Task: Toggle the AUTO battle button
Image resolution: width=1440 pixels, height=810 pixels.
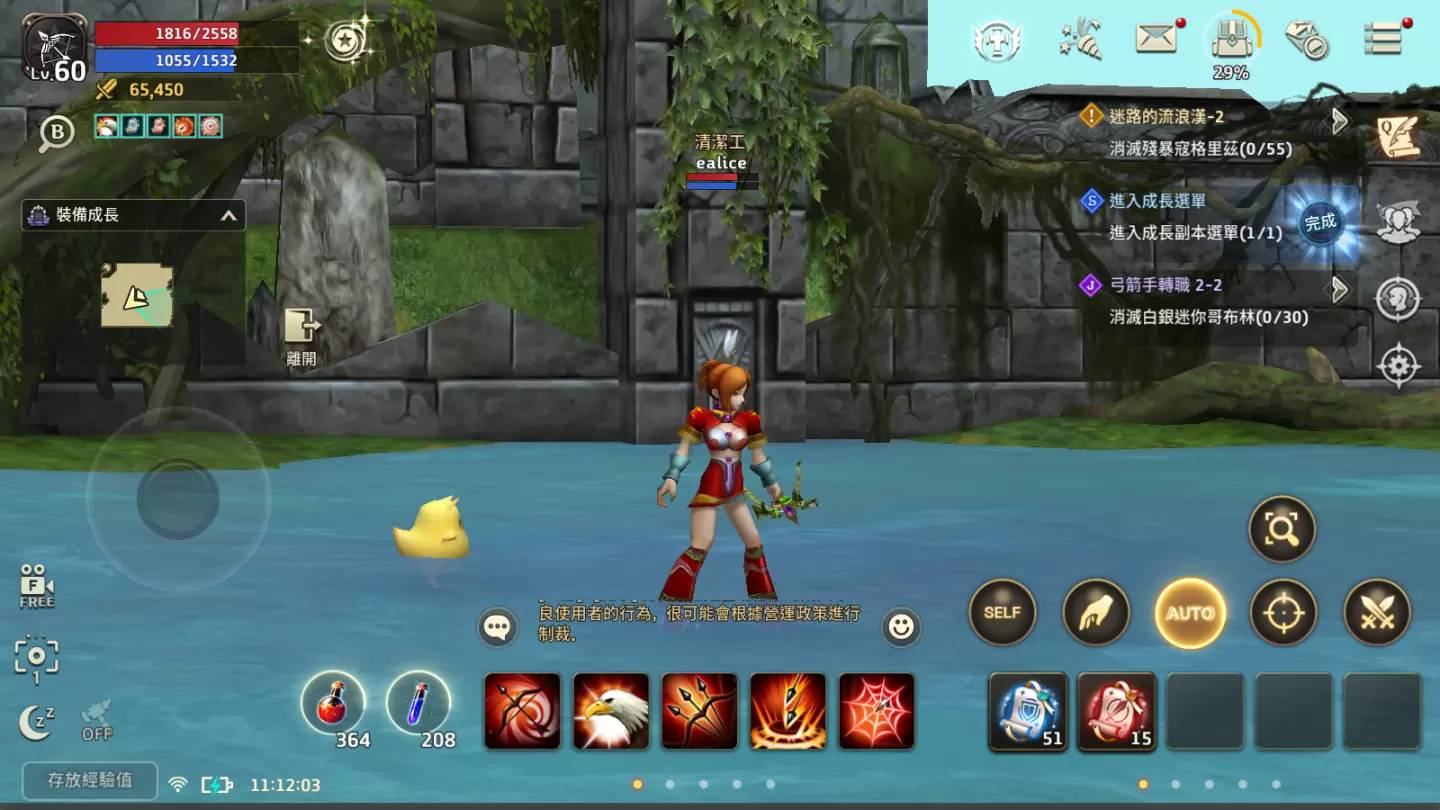Action: (1190, 613)
